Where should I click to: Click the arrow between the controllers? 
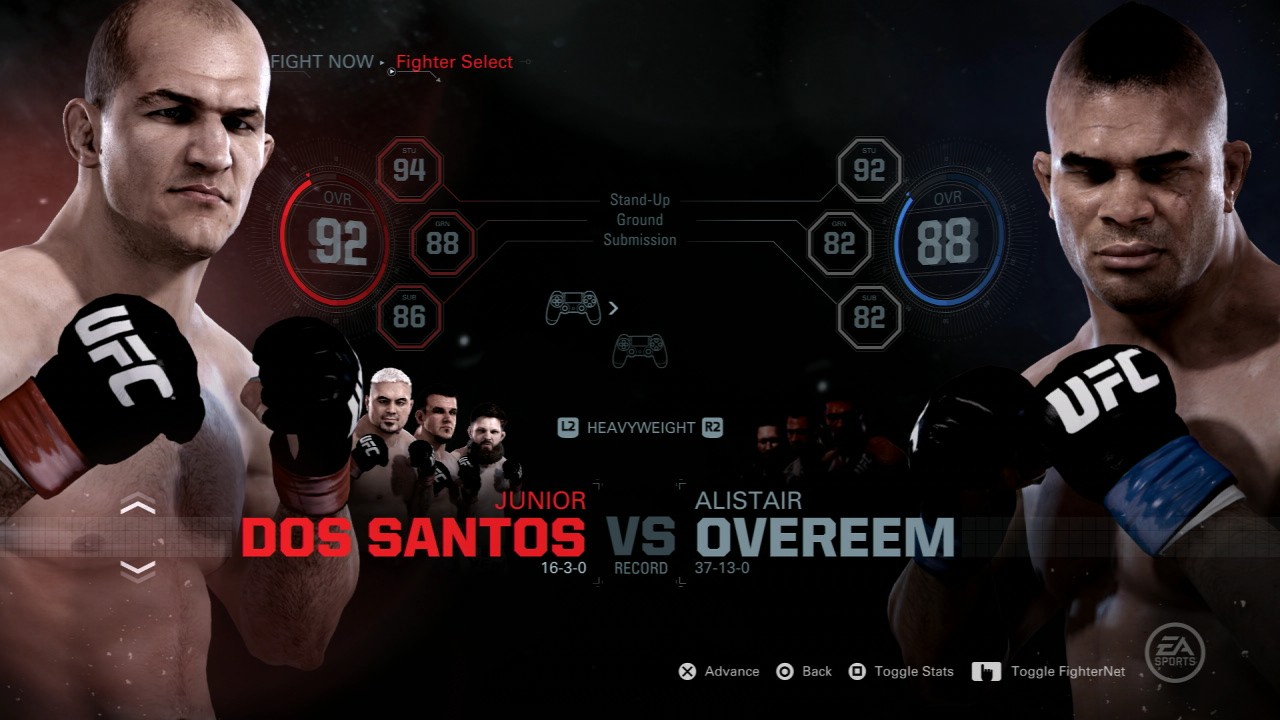click(611, 308)
